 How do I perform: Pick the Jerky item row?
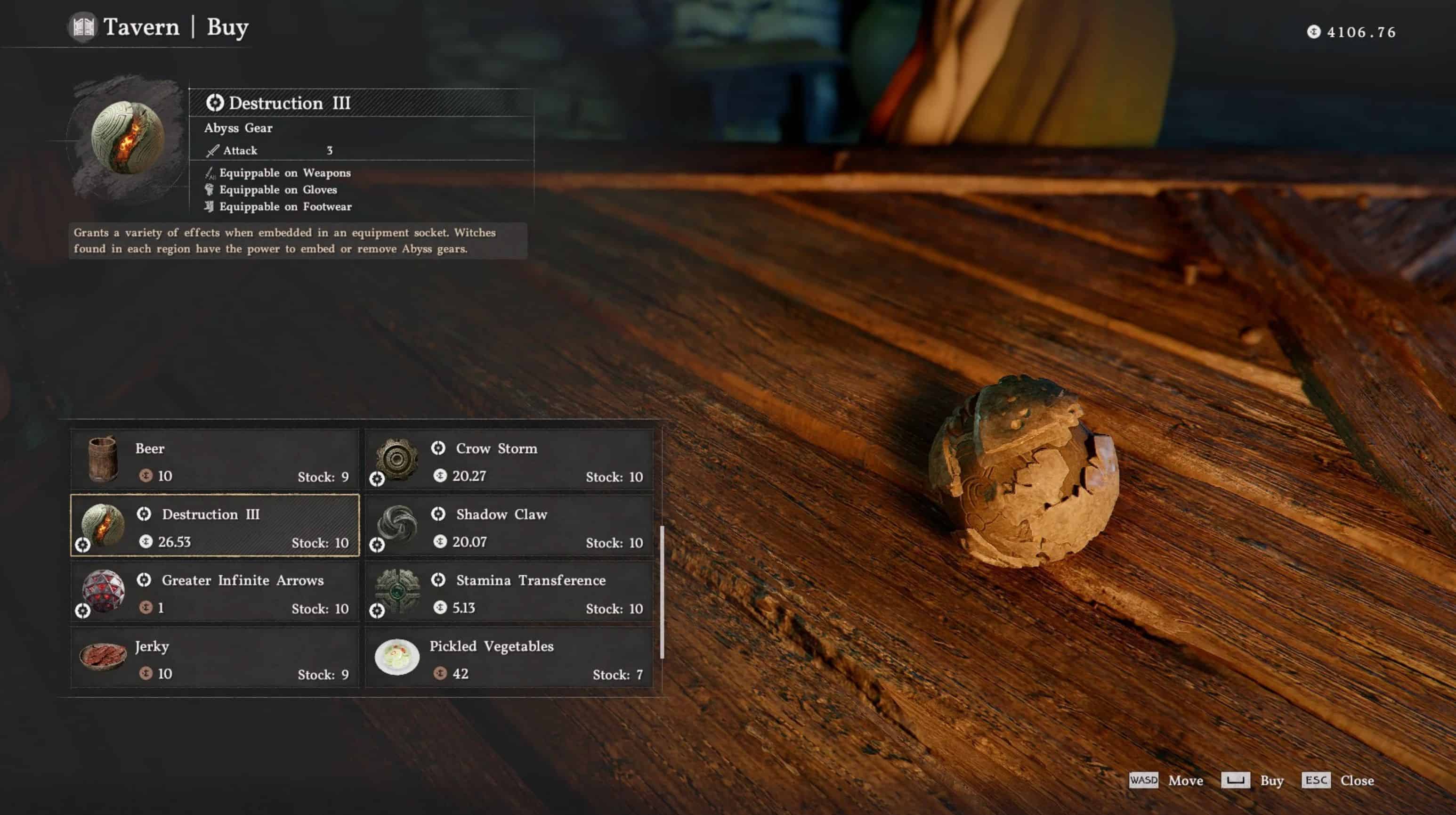(215, 657)
